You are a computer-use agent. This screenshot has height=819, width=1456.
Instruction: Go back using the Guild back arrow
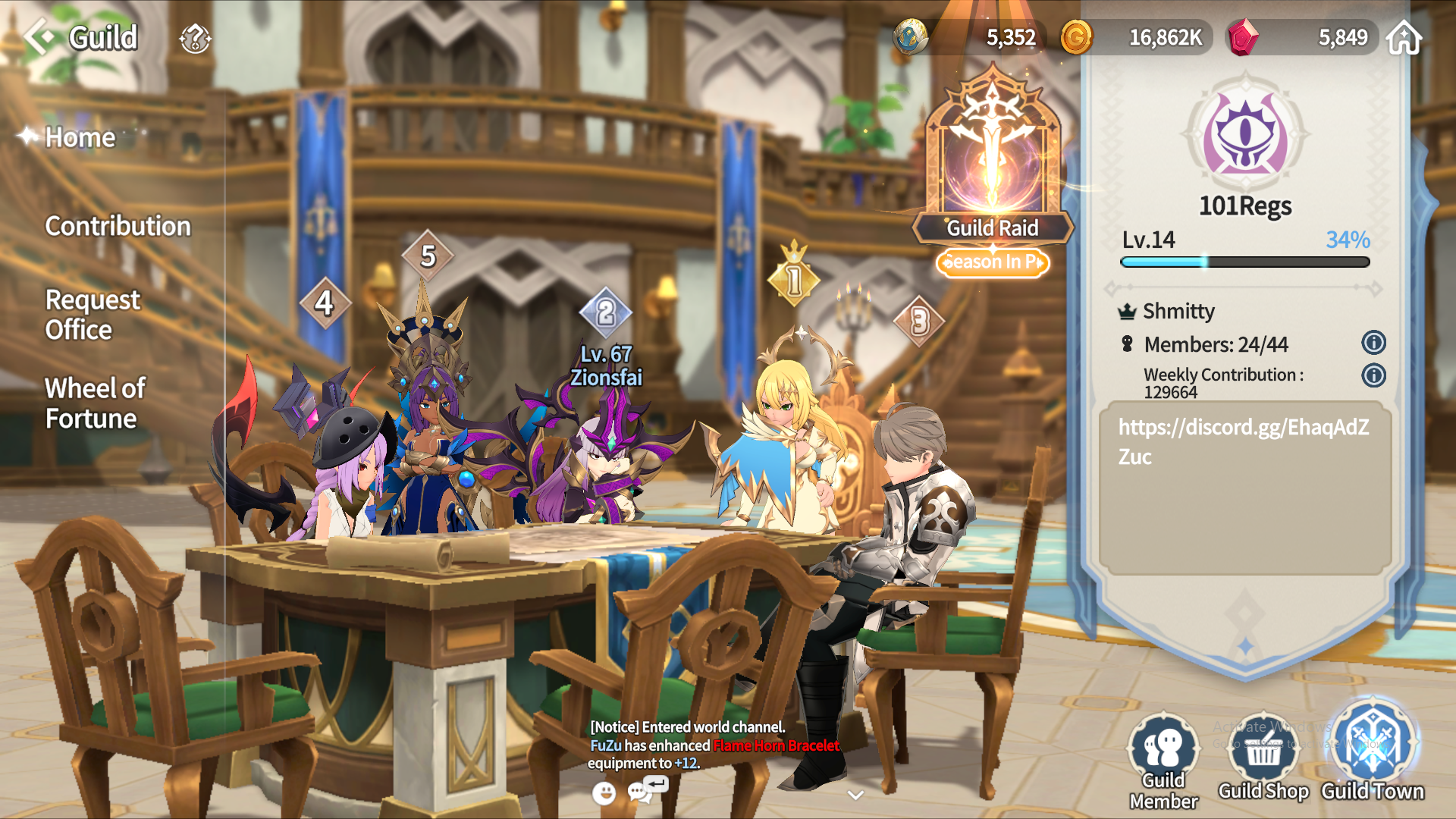[x=39, y=36]
